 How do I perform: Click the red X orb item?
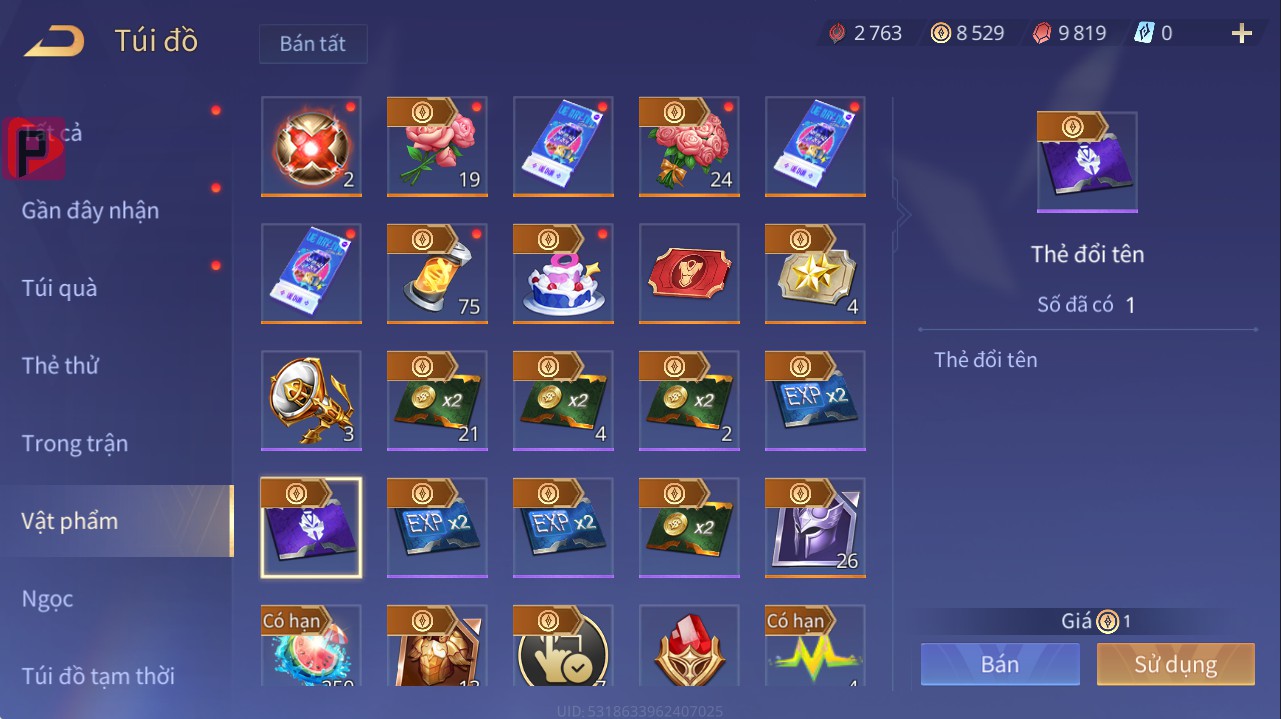(311, 146)
